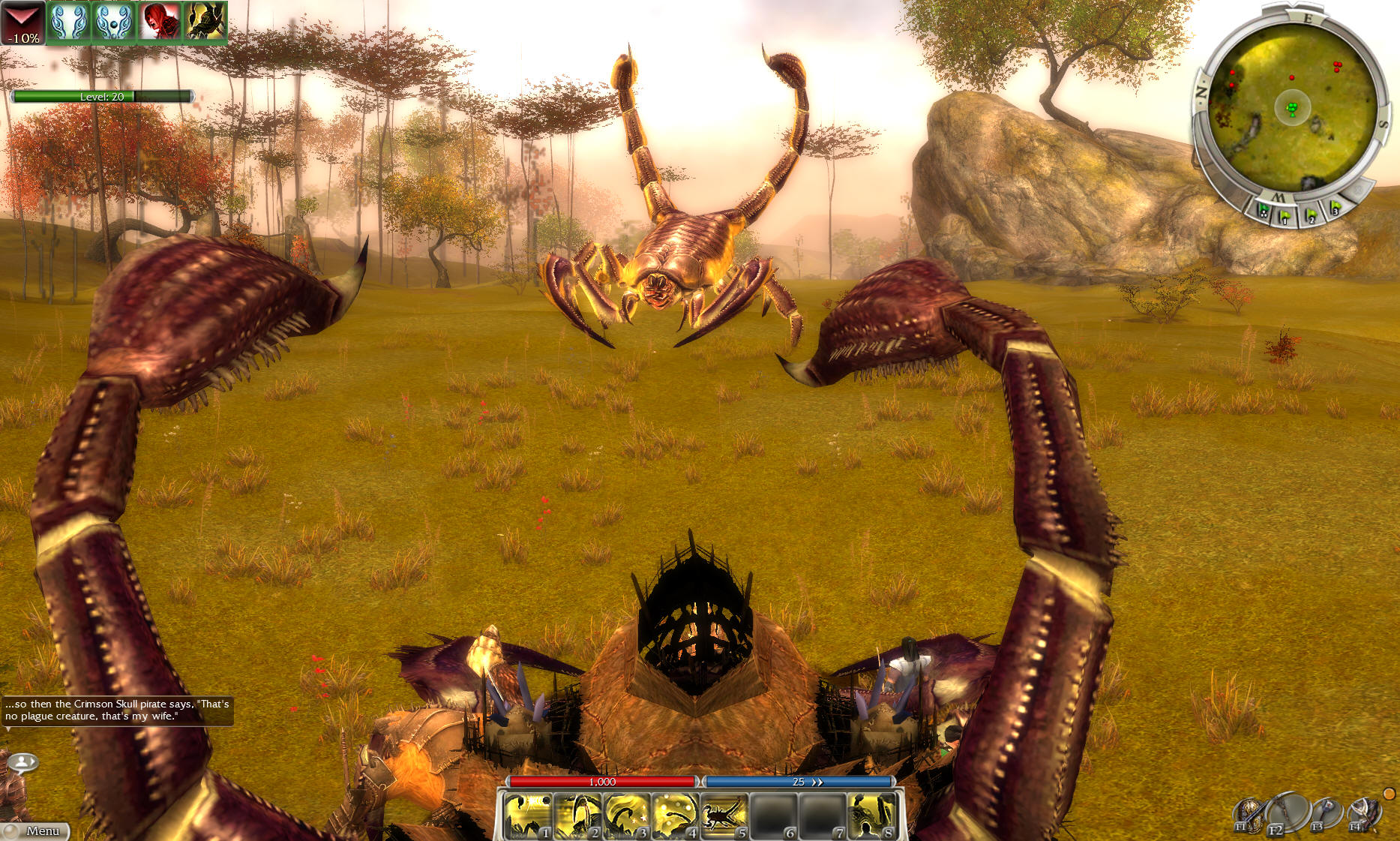
Task: Pick the hero 2 flag button
Action: point(1312,216)
